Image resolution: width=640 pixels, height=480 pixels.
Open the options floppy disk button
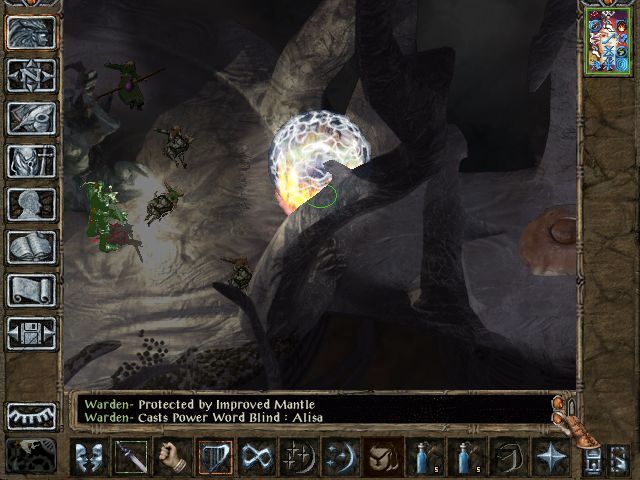31,333
